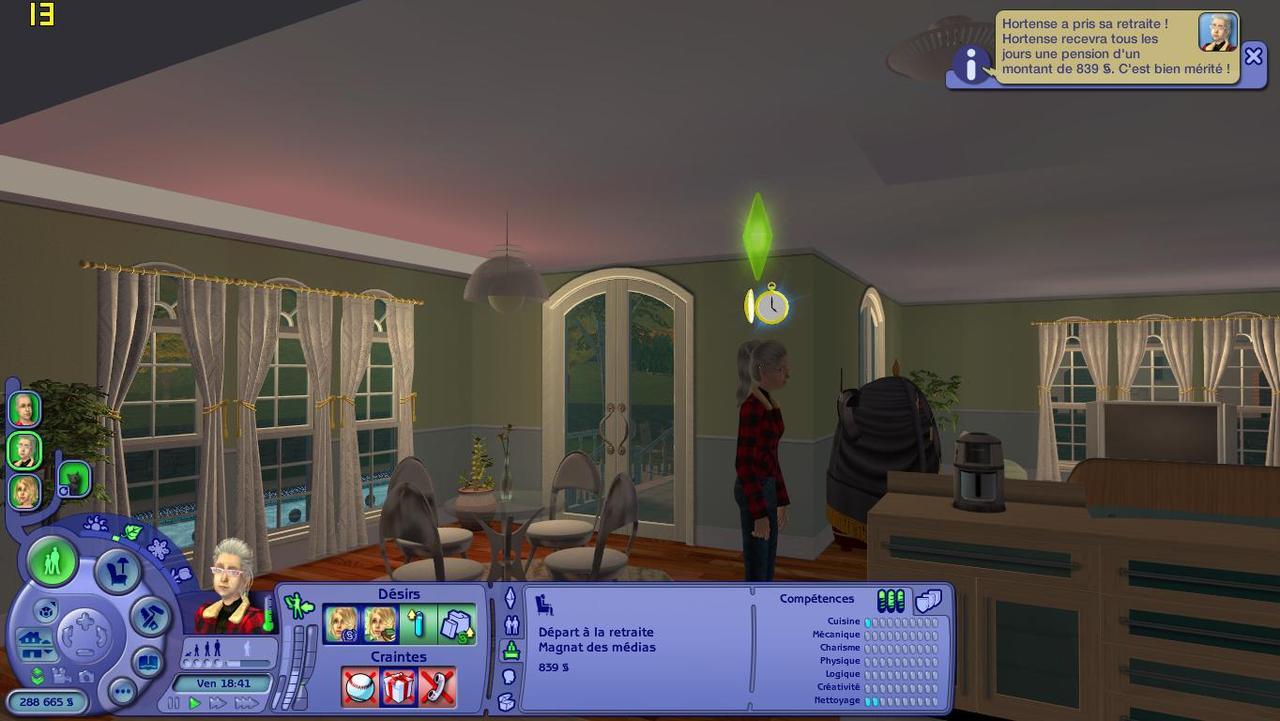Open Build mode with the saw and roller icon
The image size is (1280, 721).
click(x=150, y=615)
